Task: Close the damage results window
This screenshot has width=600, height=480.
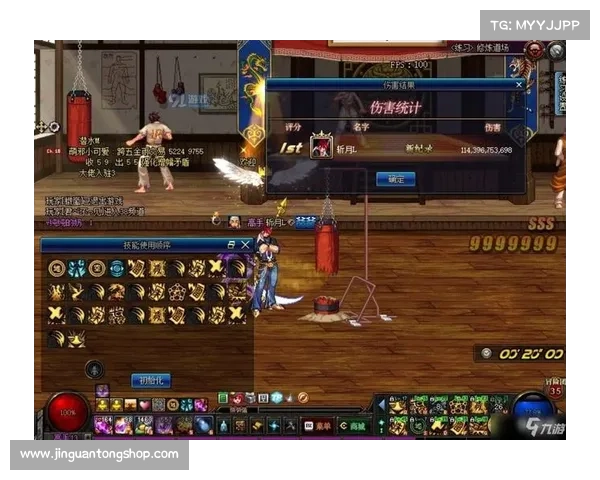Action: (518, 86)
